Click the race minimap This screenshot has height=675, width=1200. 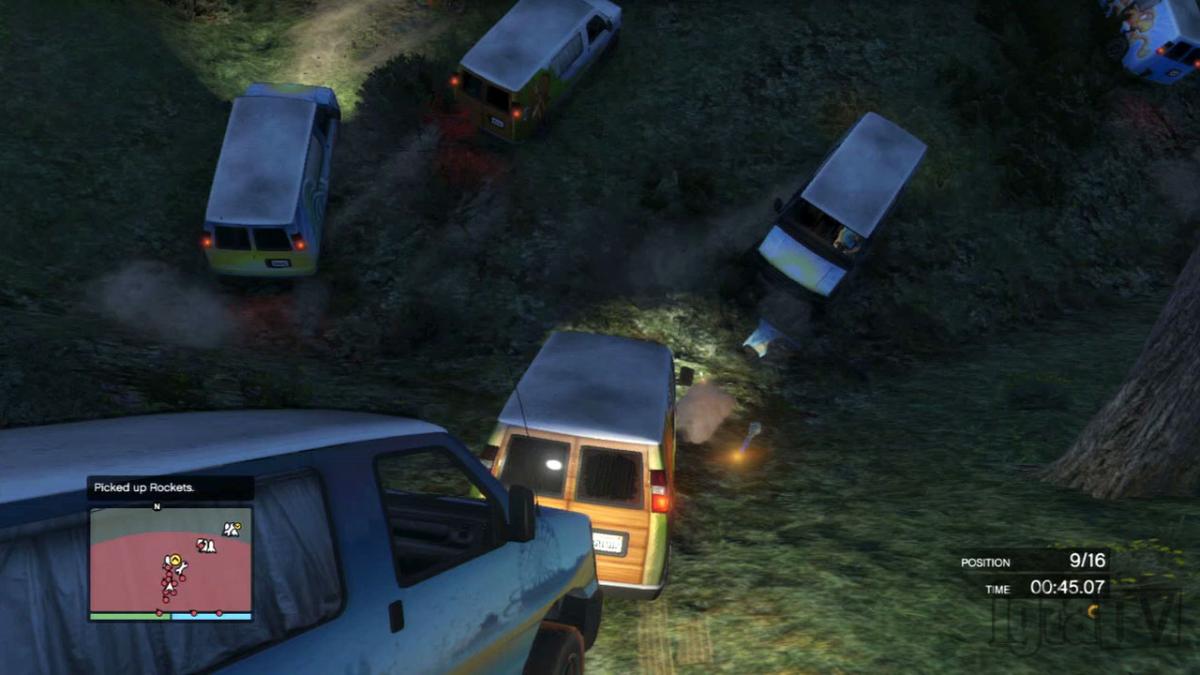[x=170, y=562]
